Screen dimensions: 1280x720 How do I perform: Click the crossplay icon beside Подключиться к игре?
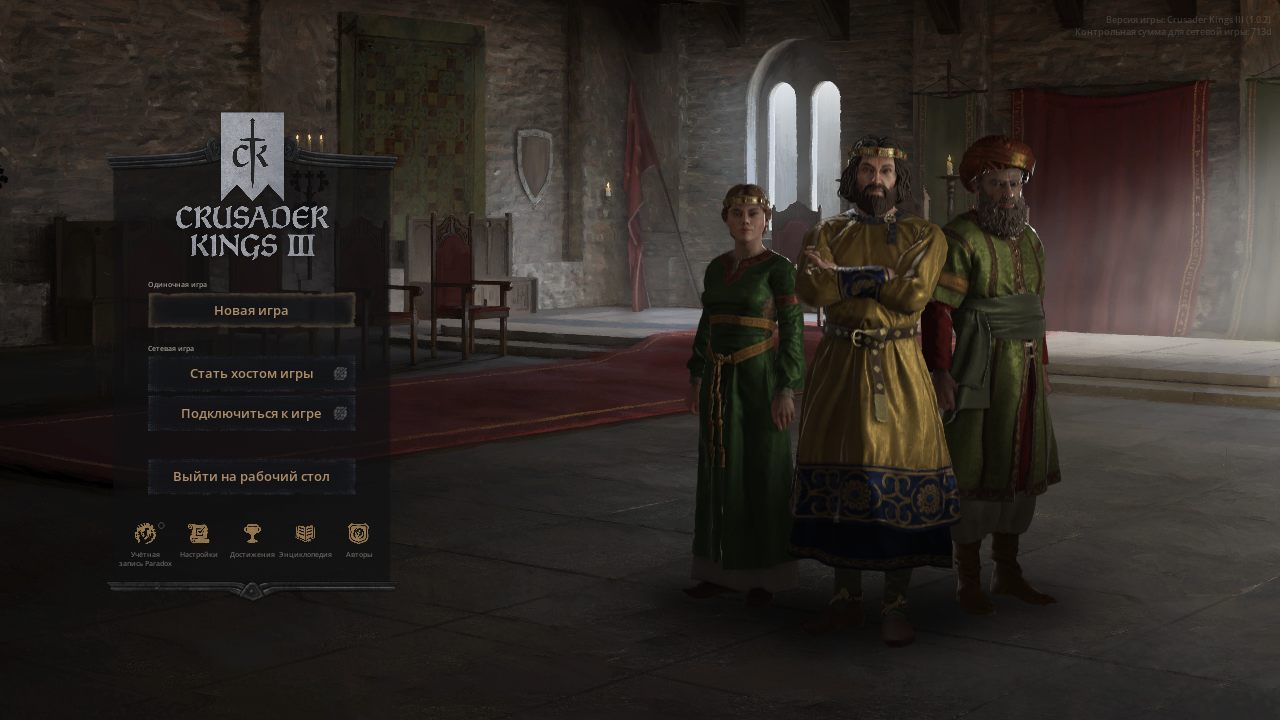[341, 412]
